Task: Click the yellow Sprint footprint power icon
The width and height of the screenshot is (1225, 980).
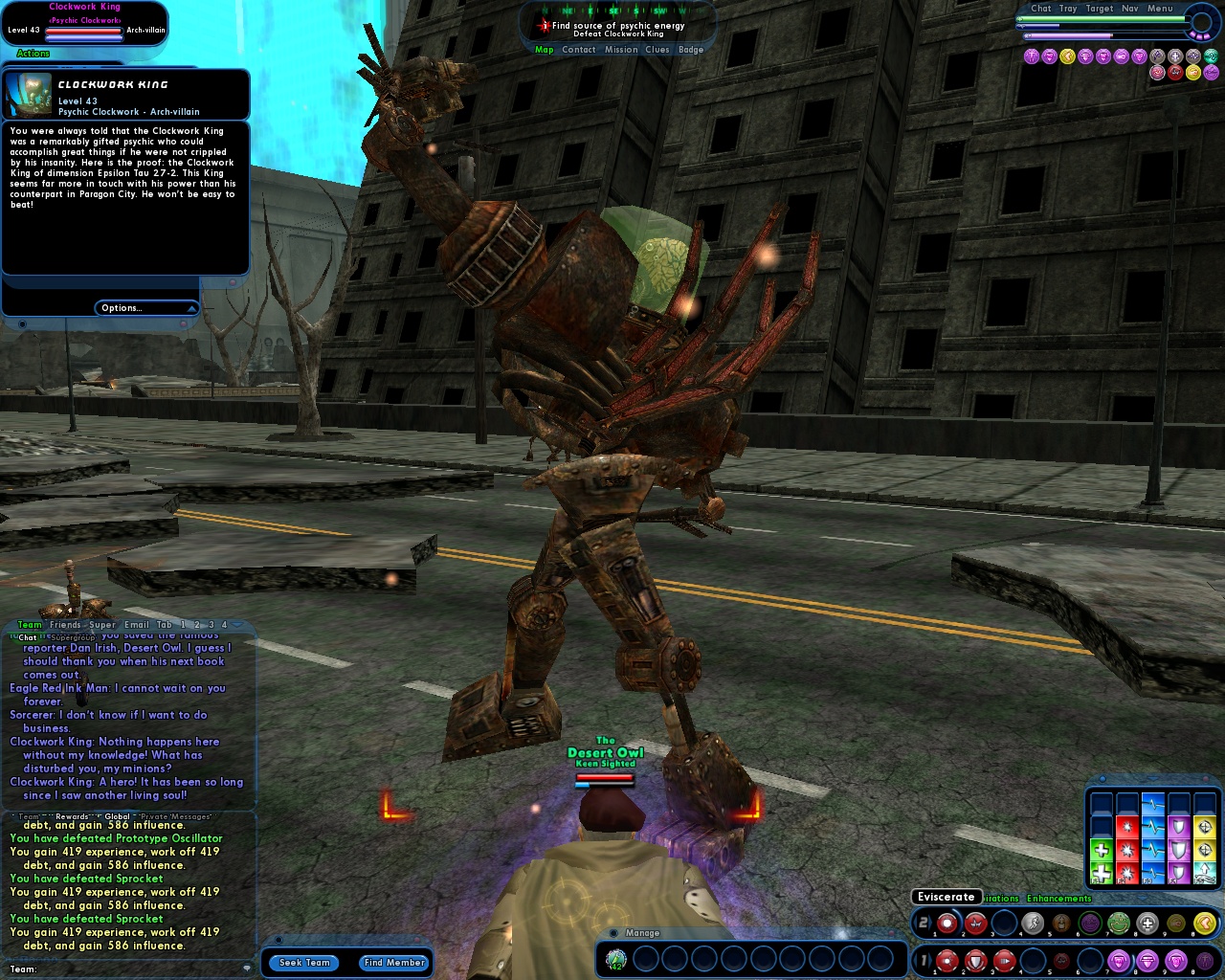Action: tap(1206, 922)
